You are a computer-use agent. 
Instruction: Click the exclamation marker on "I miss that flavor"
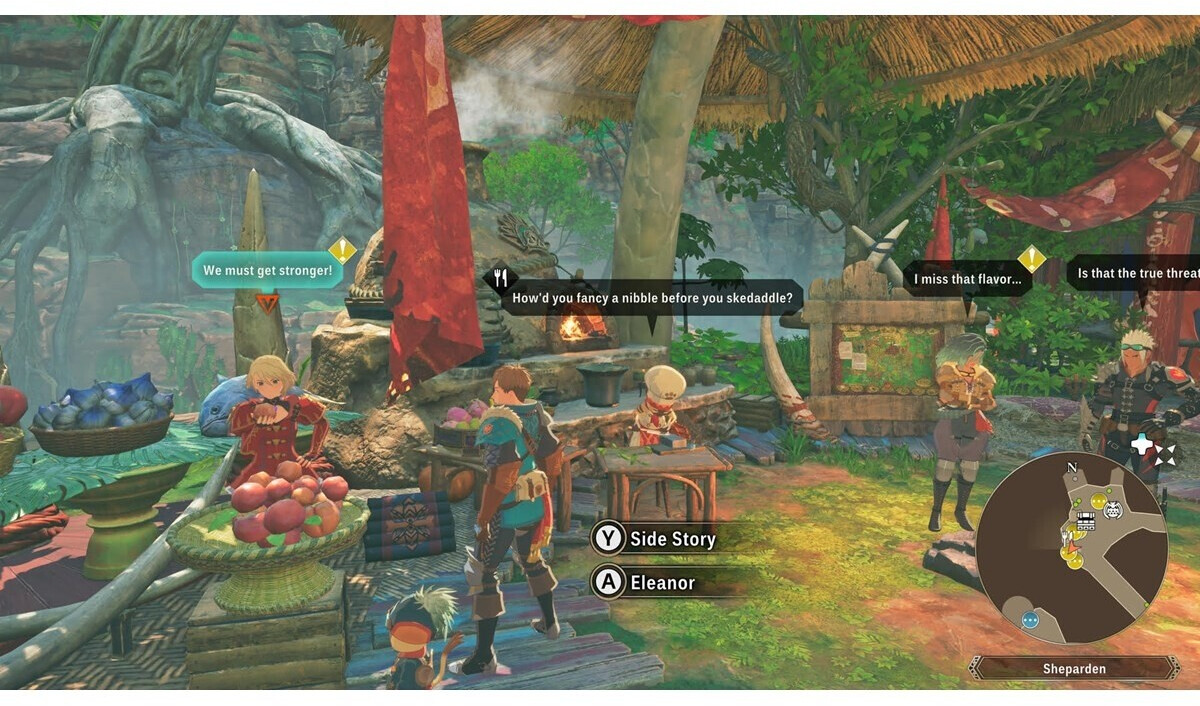click(1031, 259)
